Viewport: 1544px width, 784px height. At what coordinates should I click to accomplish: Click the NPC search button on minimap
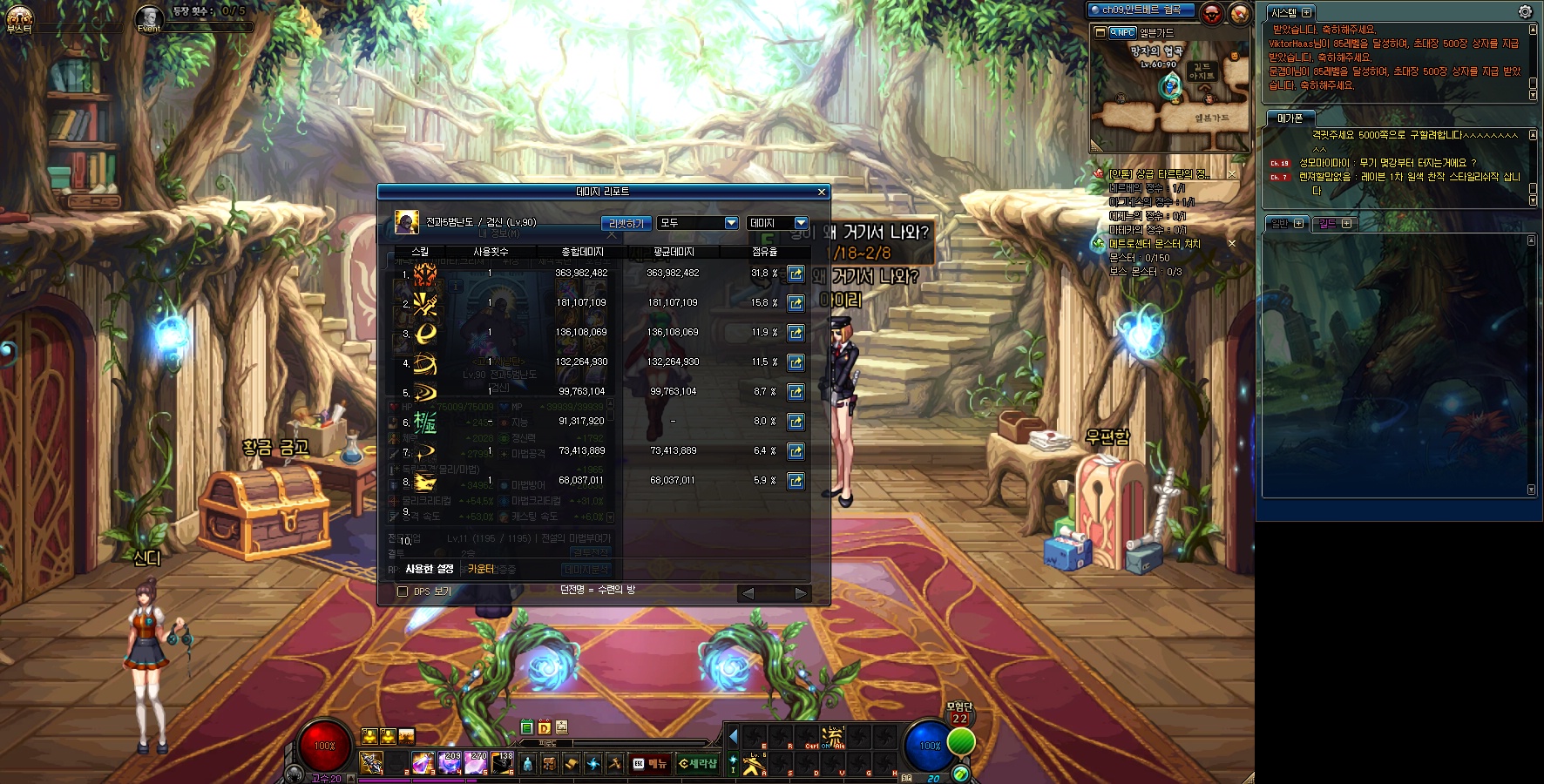[x=1122, y=33]
